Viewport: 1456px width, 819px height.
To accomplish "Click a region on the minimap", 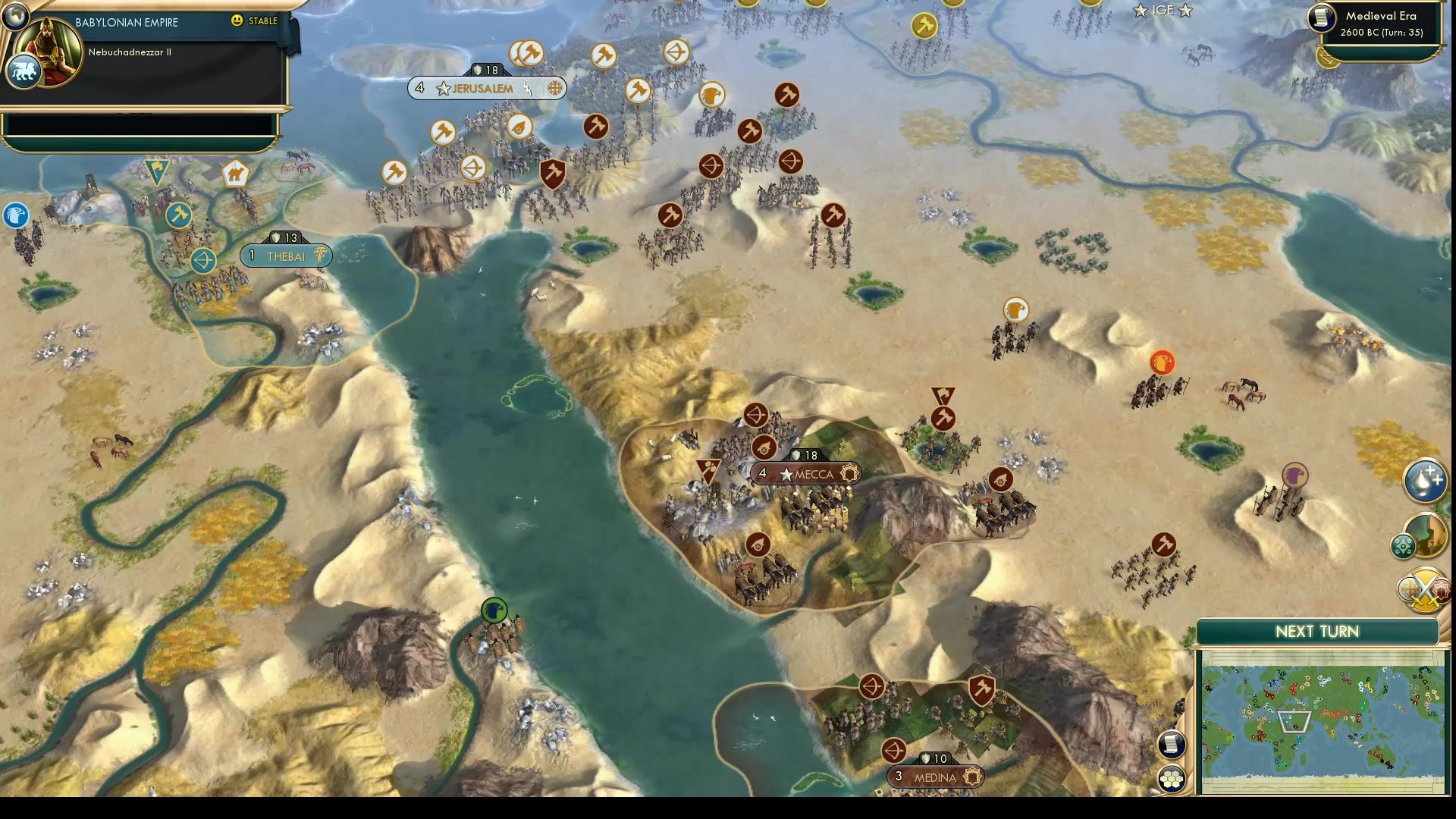I will (x=1323, y=720).
